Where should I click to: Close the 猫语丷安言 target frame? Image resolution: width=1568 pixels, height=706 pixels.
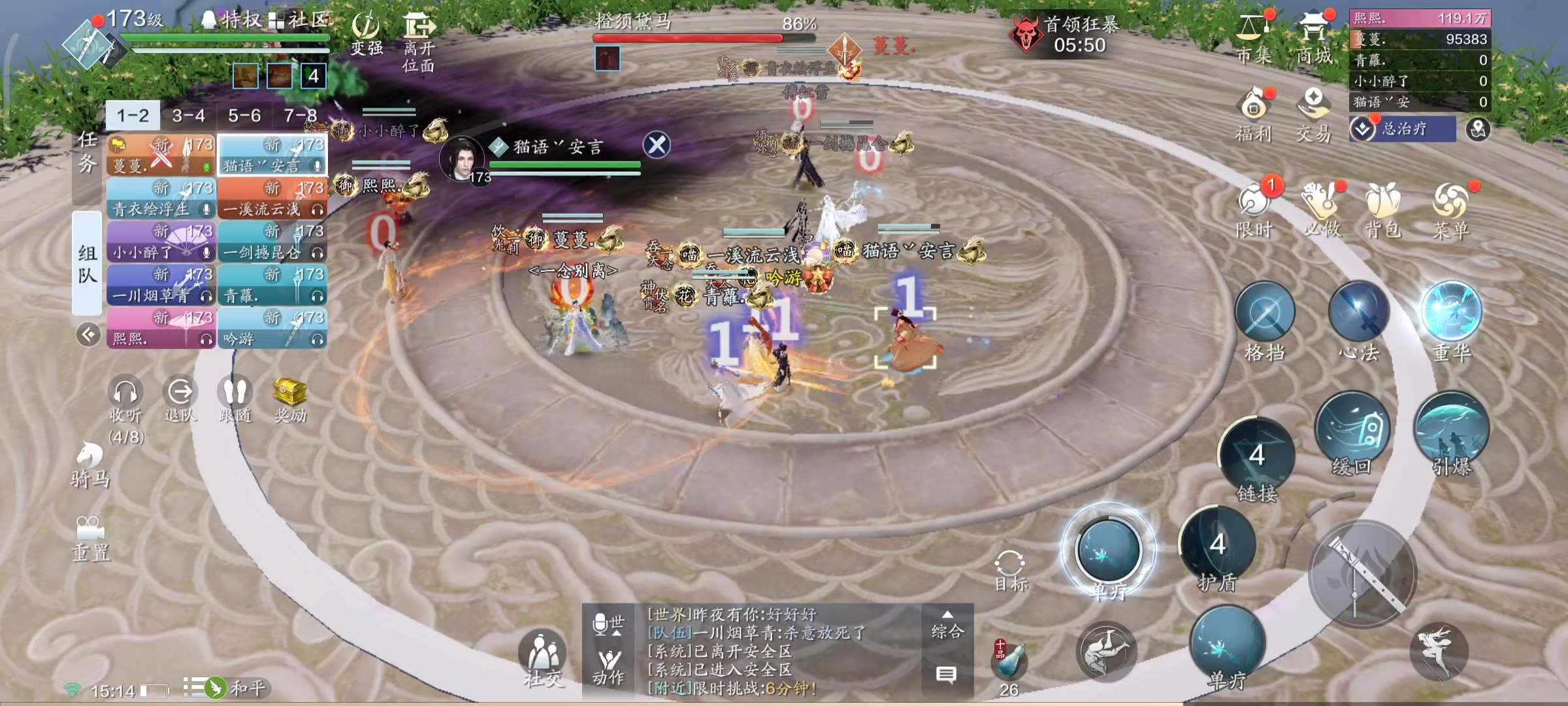pos(657,144)
